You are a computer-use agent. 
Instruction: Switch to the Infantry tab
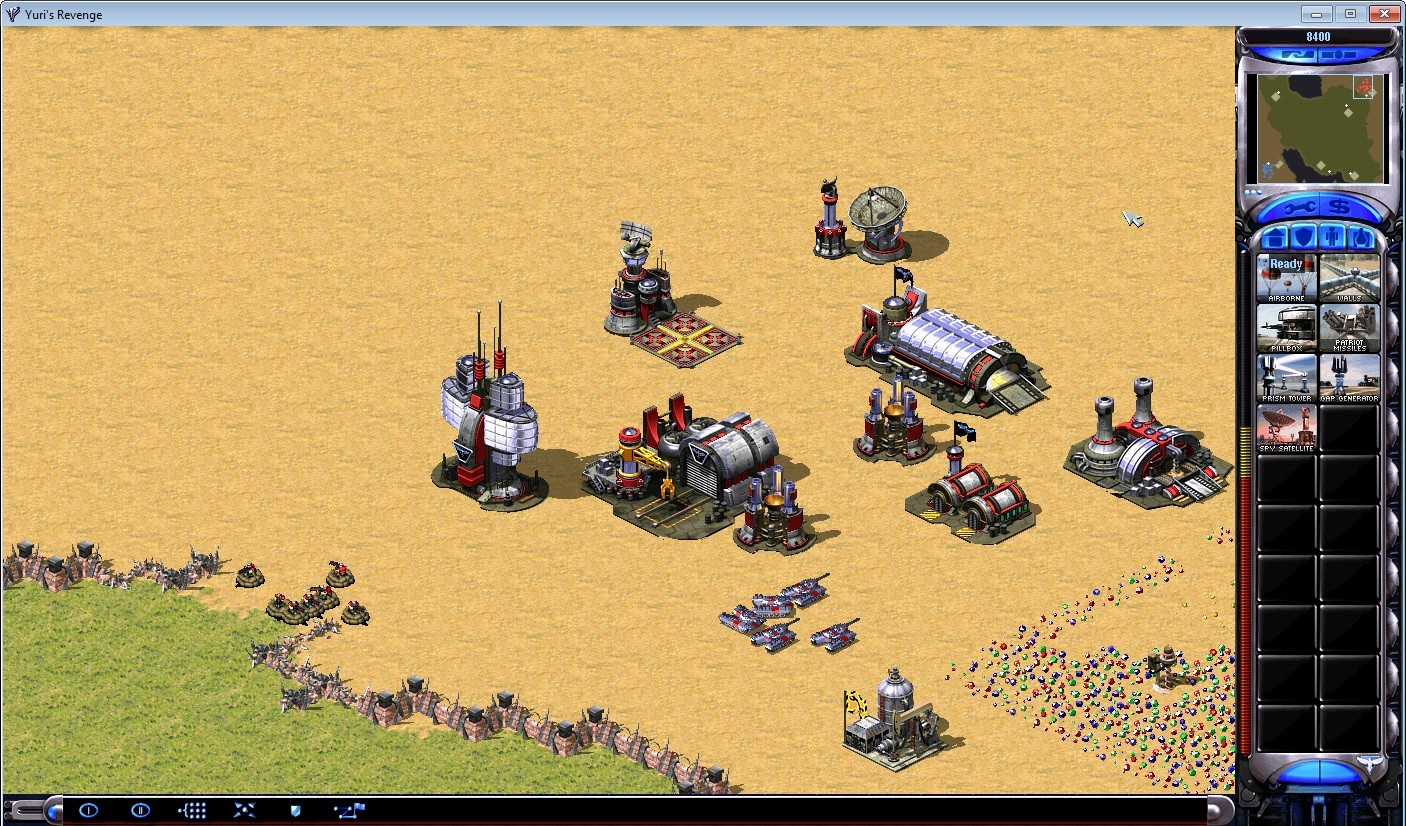coord(1332,237)
